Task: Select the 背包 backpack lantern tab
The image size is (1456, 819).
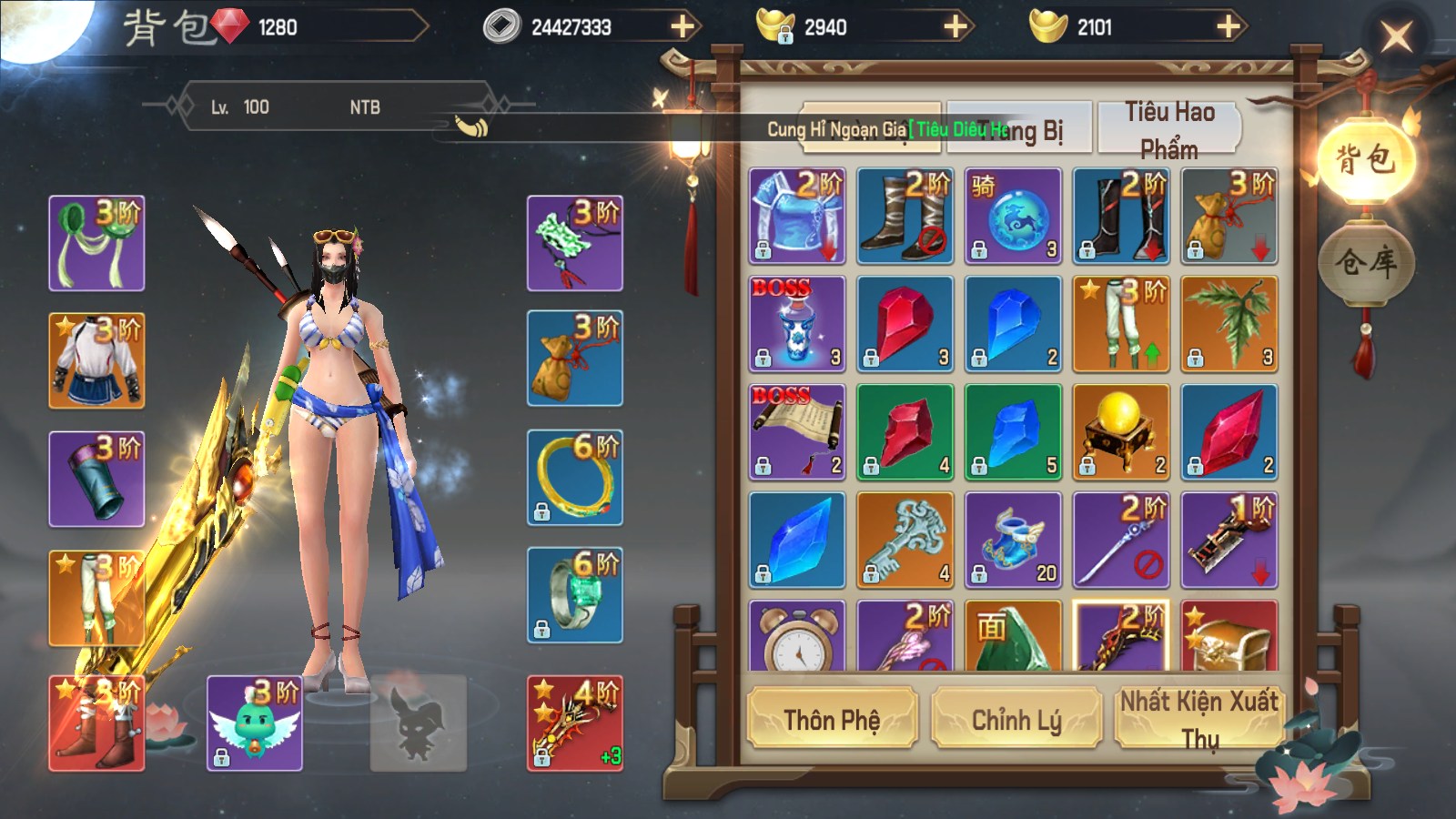Action: coord(1365,161)
